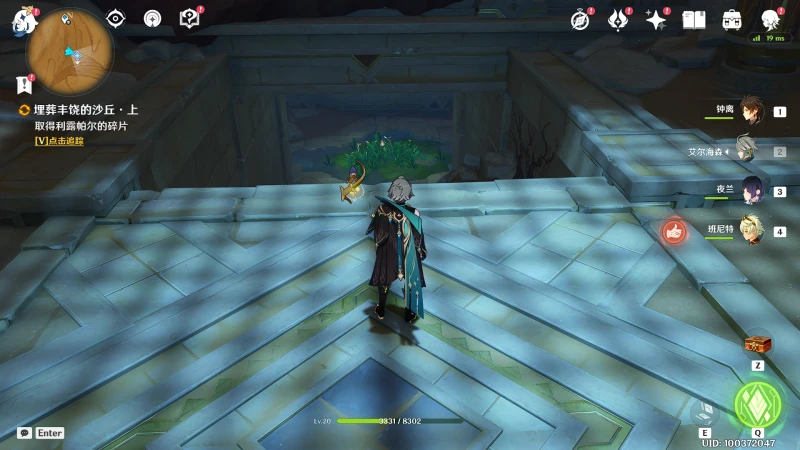Open the battle pass winged emblem icon
This screenshot has width=800, height=450.
pyautogui.click(x=618, y=19)
